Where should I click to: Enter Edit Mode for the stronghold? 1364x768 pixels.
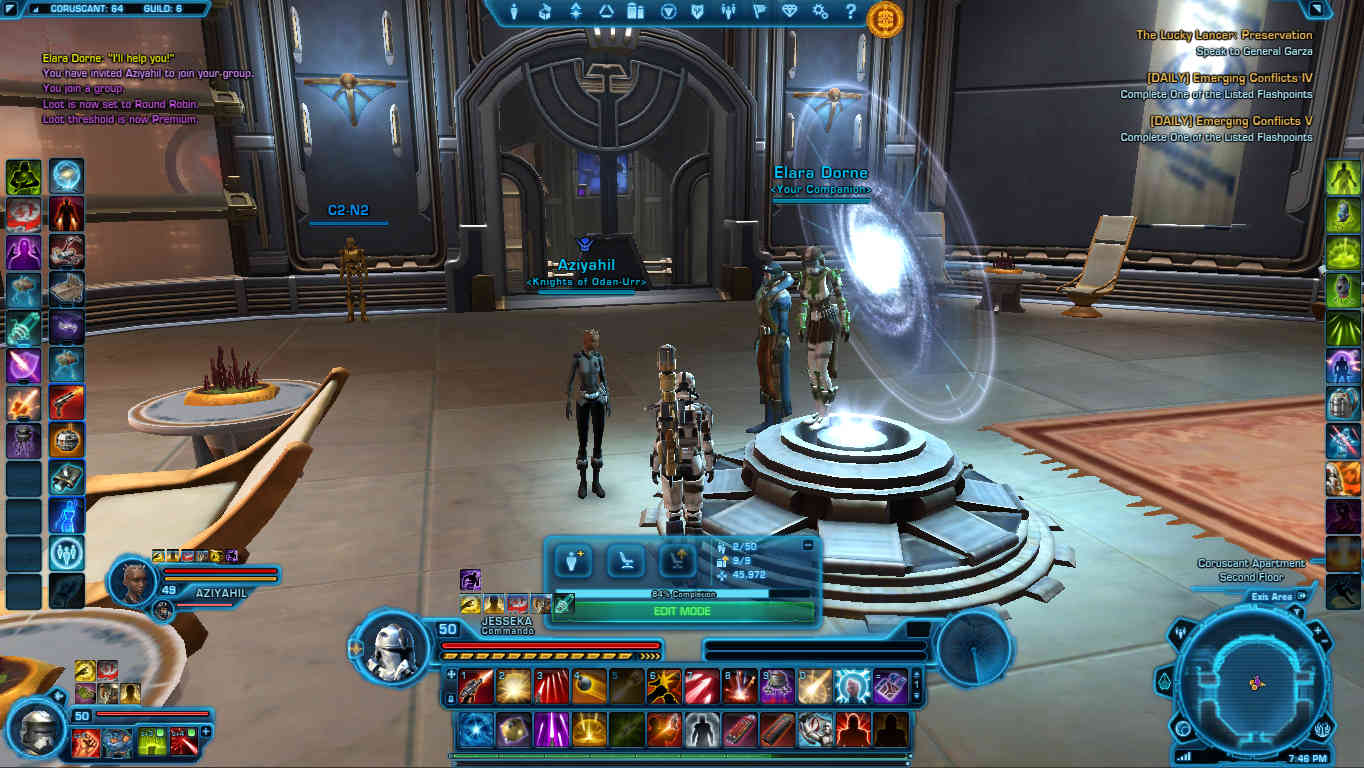683,611
